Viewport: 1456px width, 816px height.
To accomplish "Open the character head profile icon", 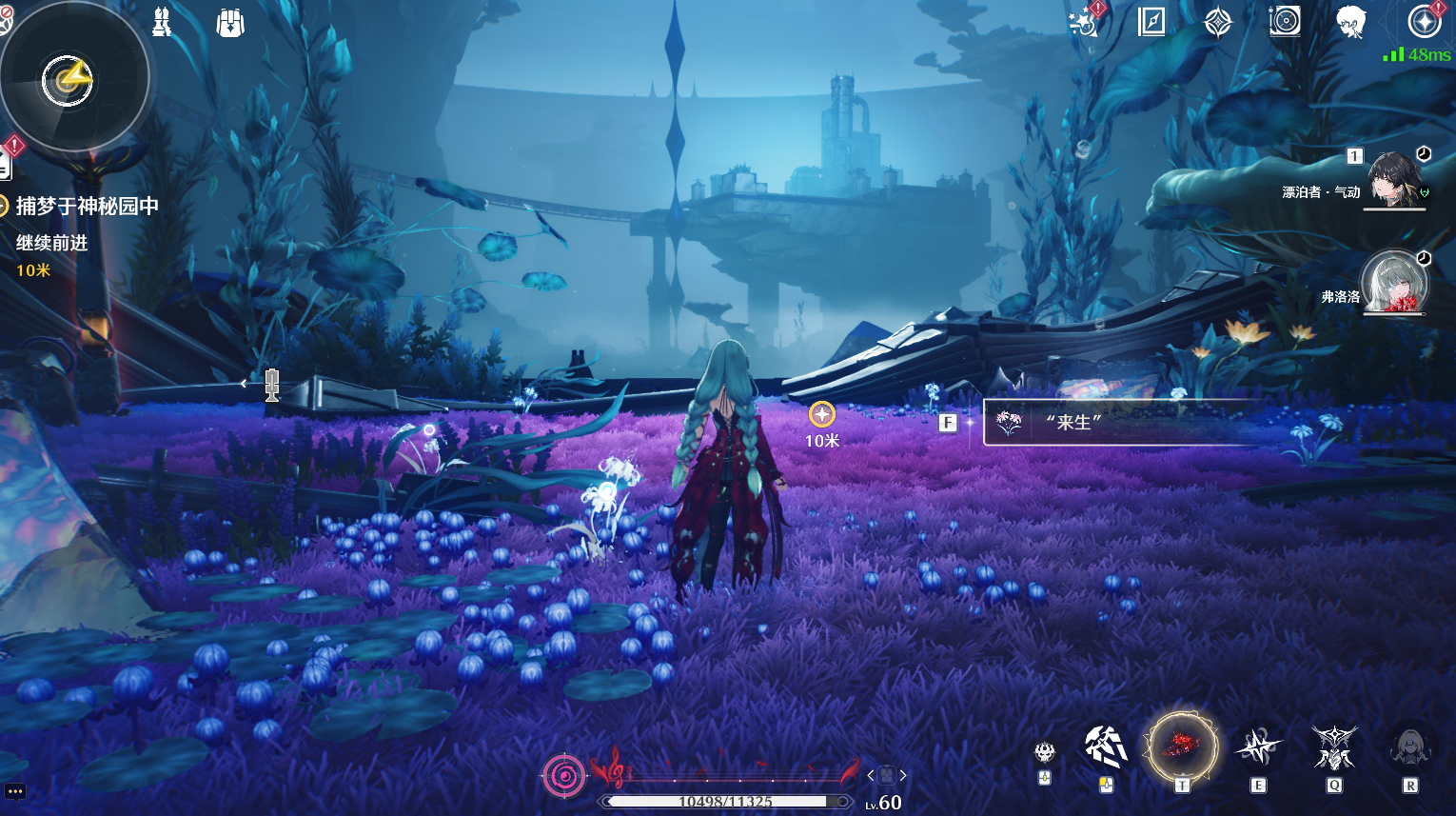I will click(1351, 21).
